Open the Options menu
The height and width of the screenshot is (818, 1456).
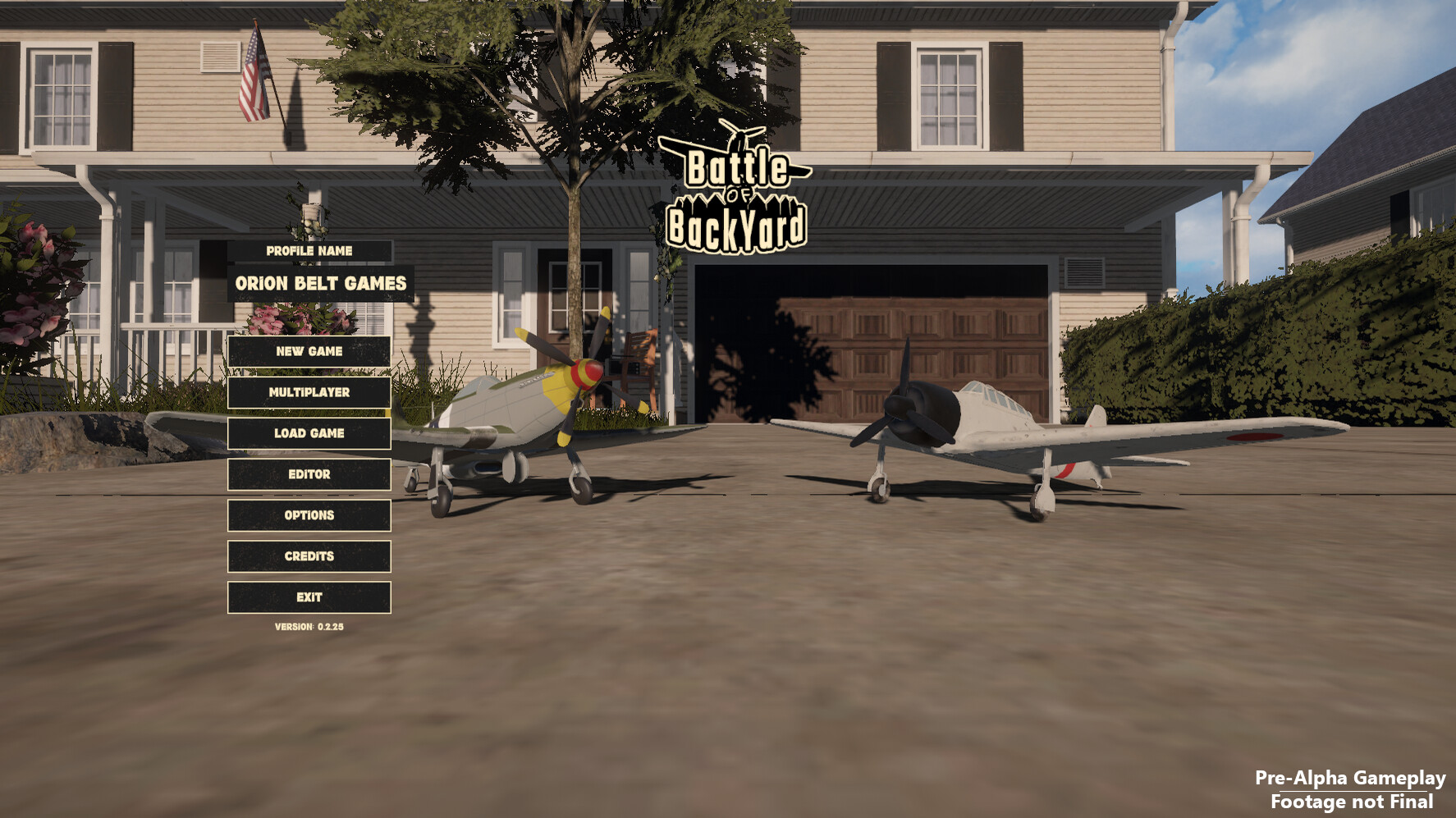coord(309,515)
